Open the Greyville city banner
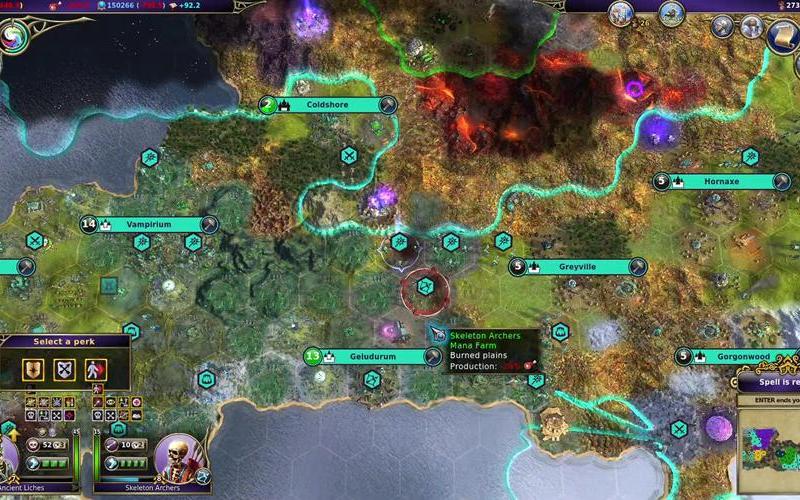 [577, 267]
